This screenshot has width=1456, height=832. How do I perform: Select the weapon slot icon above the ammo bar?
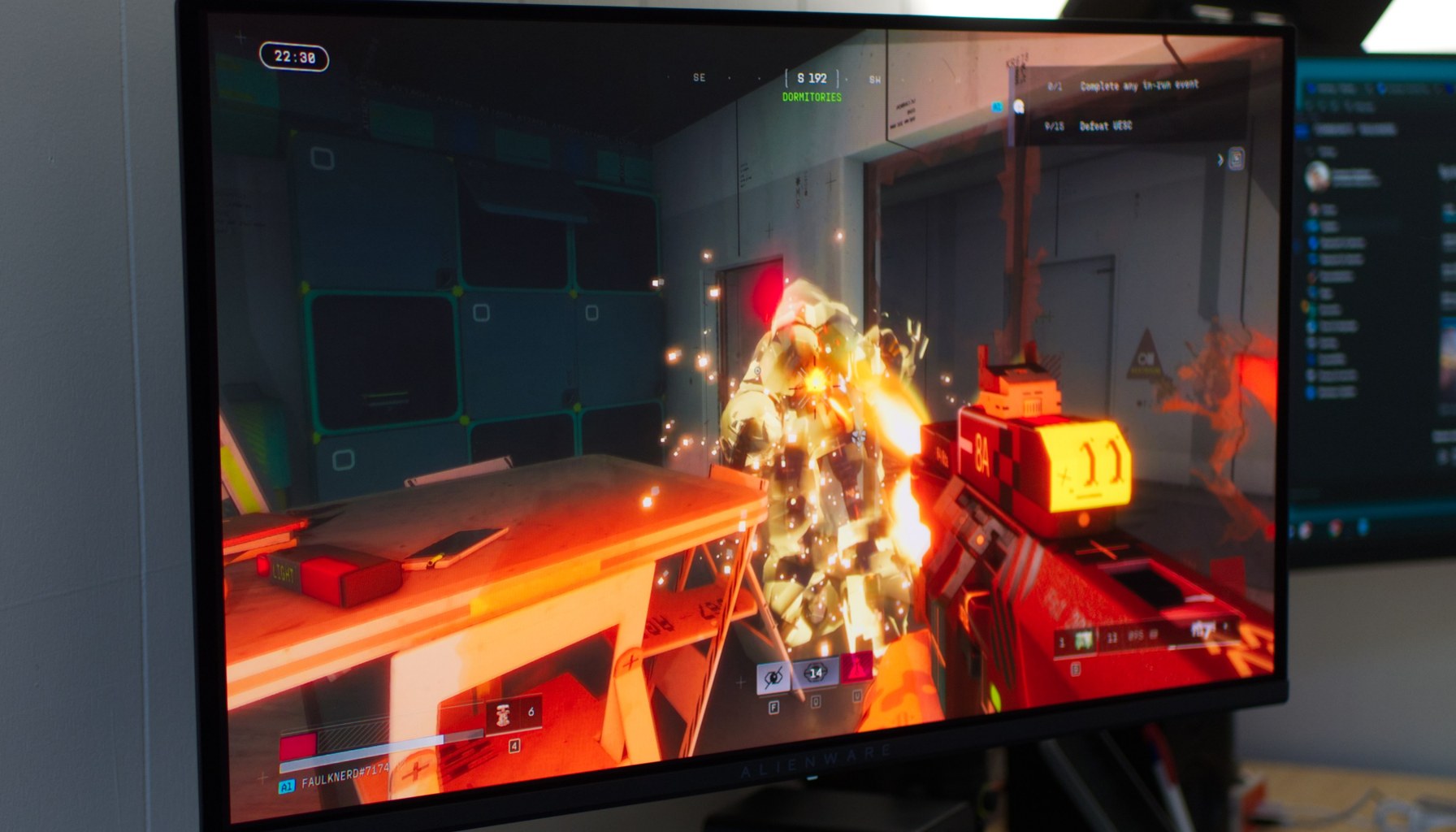tap(1083, 640)
